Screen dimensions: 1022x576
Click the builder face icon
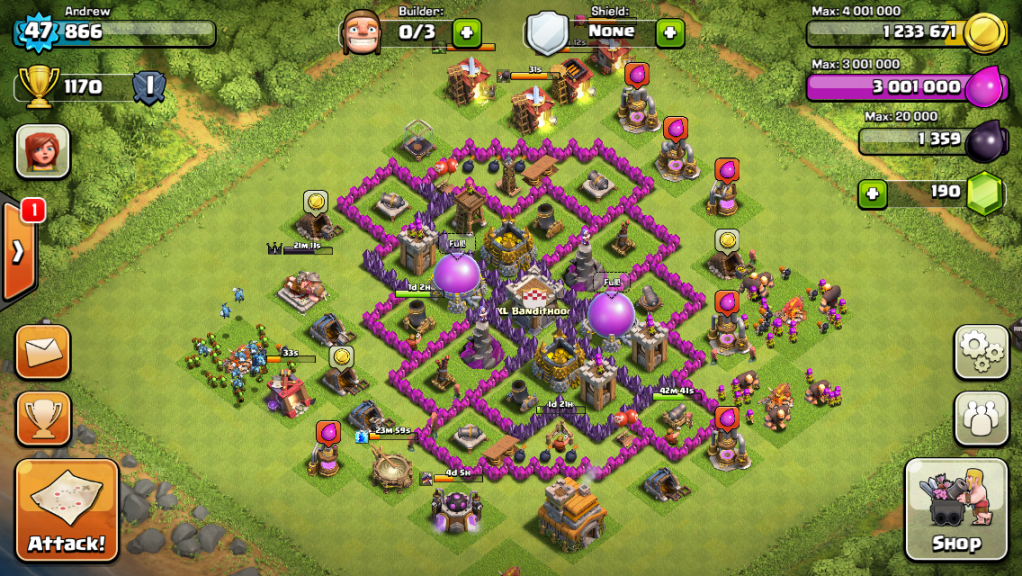coord(361,33)
